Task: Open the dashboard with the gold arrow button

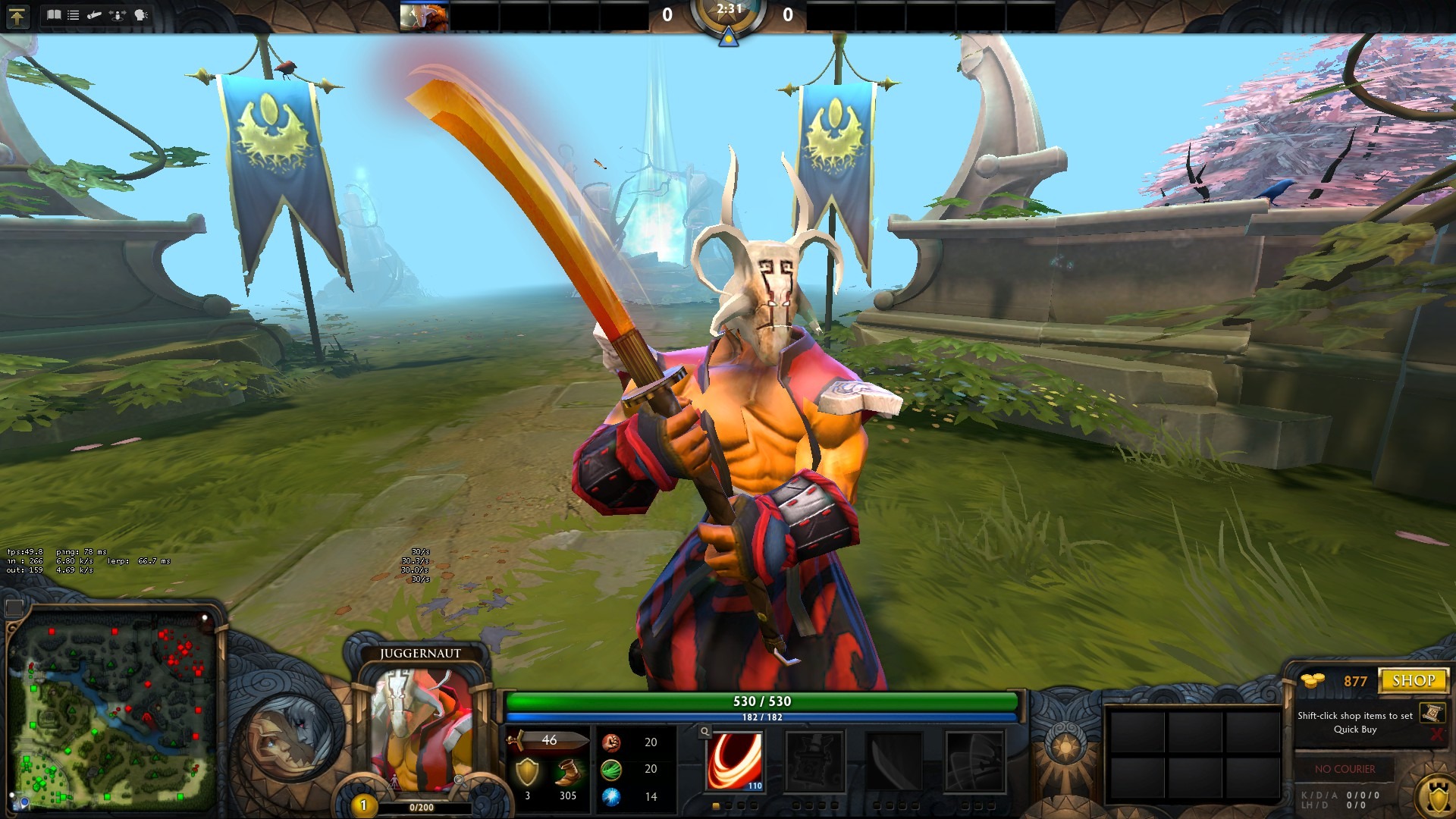Action: [x=17, y=15]
